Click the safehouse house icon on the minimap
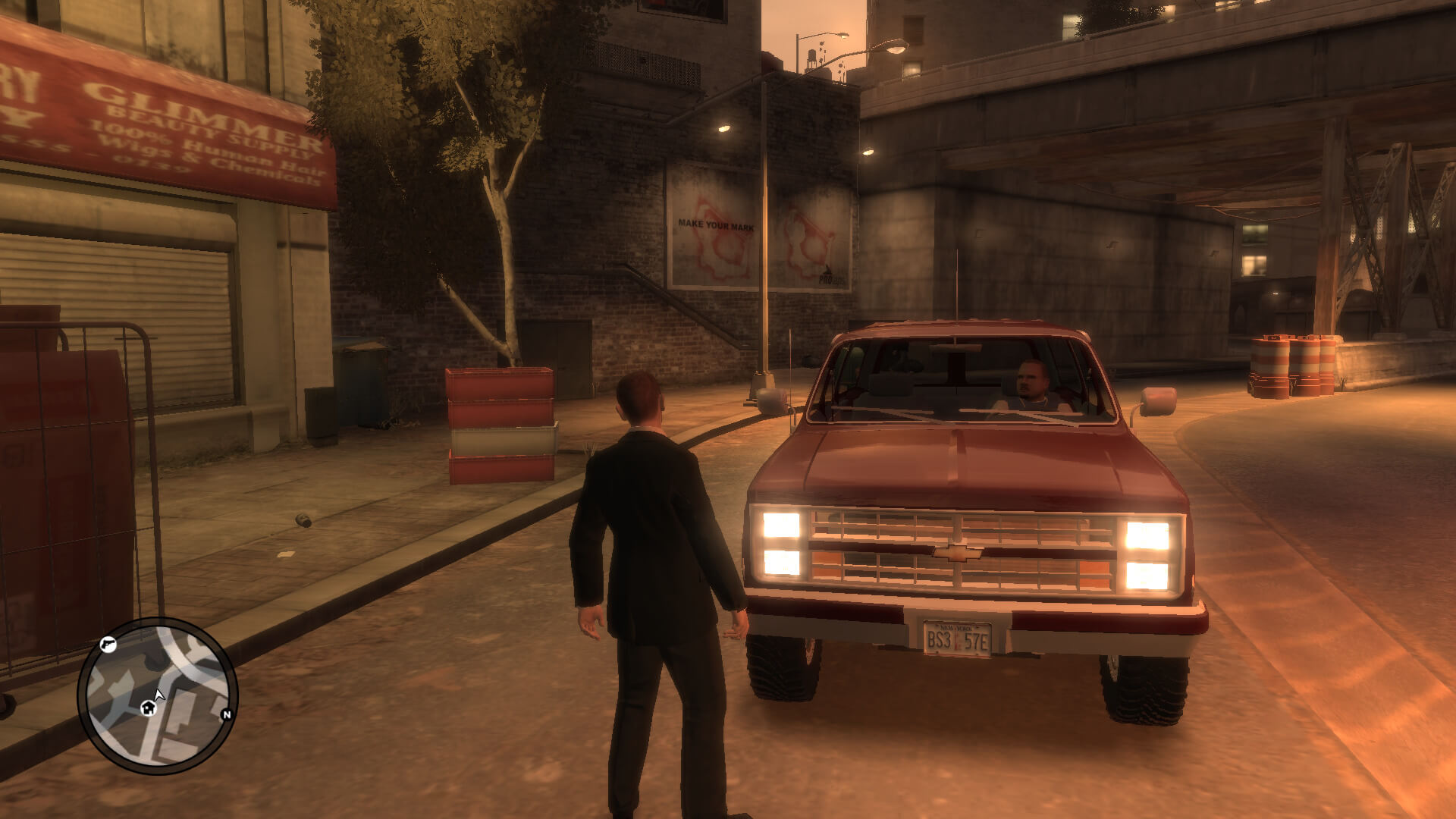1456x819 pixels. coord(149,708)
